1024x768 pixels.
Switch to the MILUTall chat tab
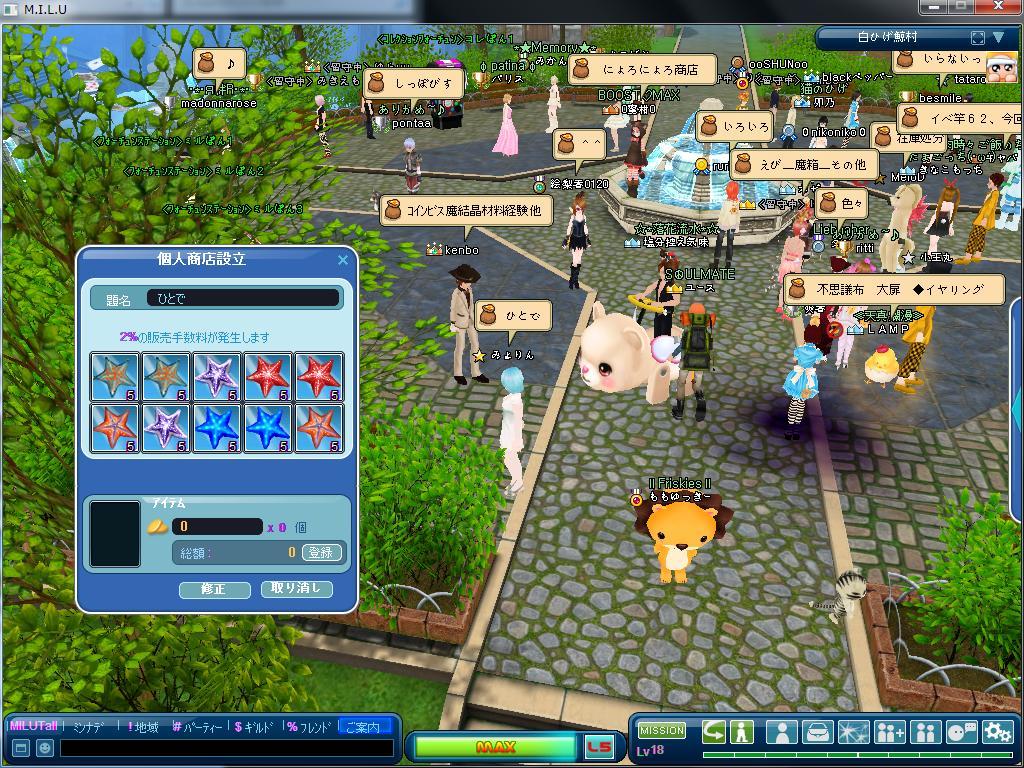click(33, 727)
